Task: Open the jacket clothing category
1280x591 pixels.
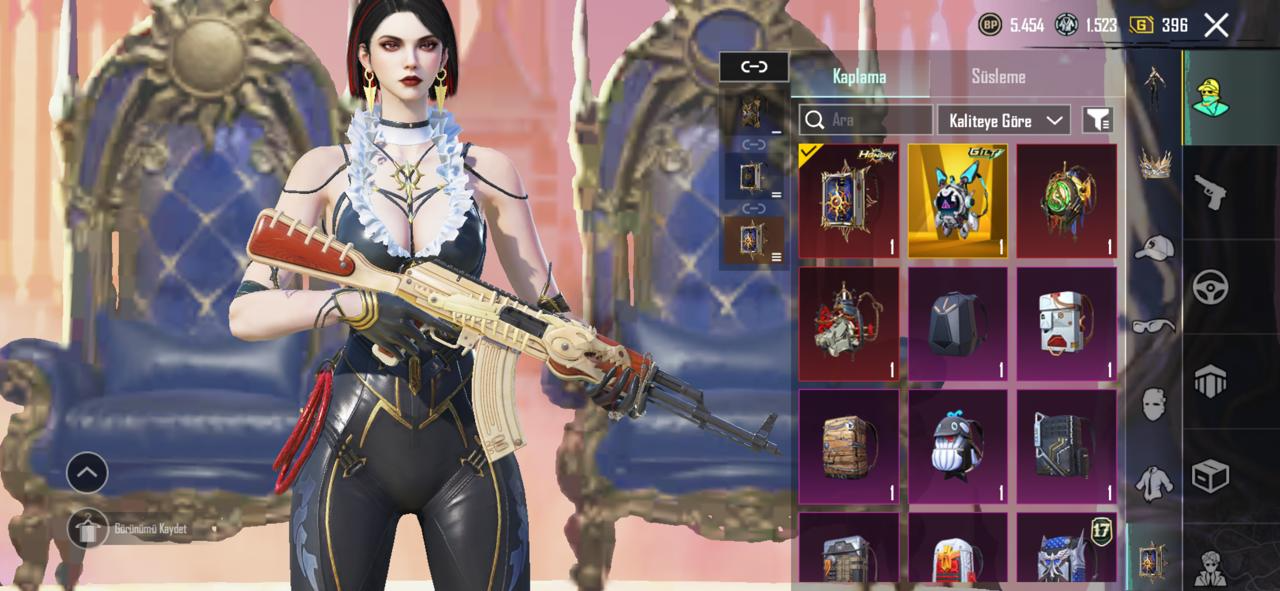Action: 1154,483
